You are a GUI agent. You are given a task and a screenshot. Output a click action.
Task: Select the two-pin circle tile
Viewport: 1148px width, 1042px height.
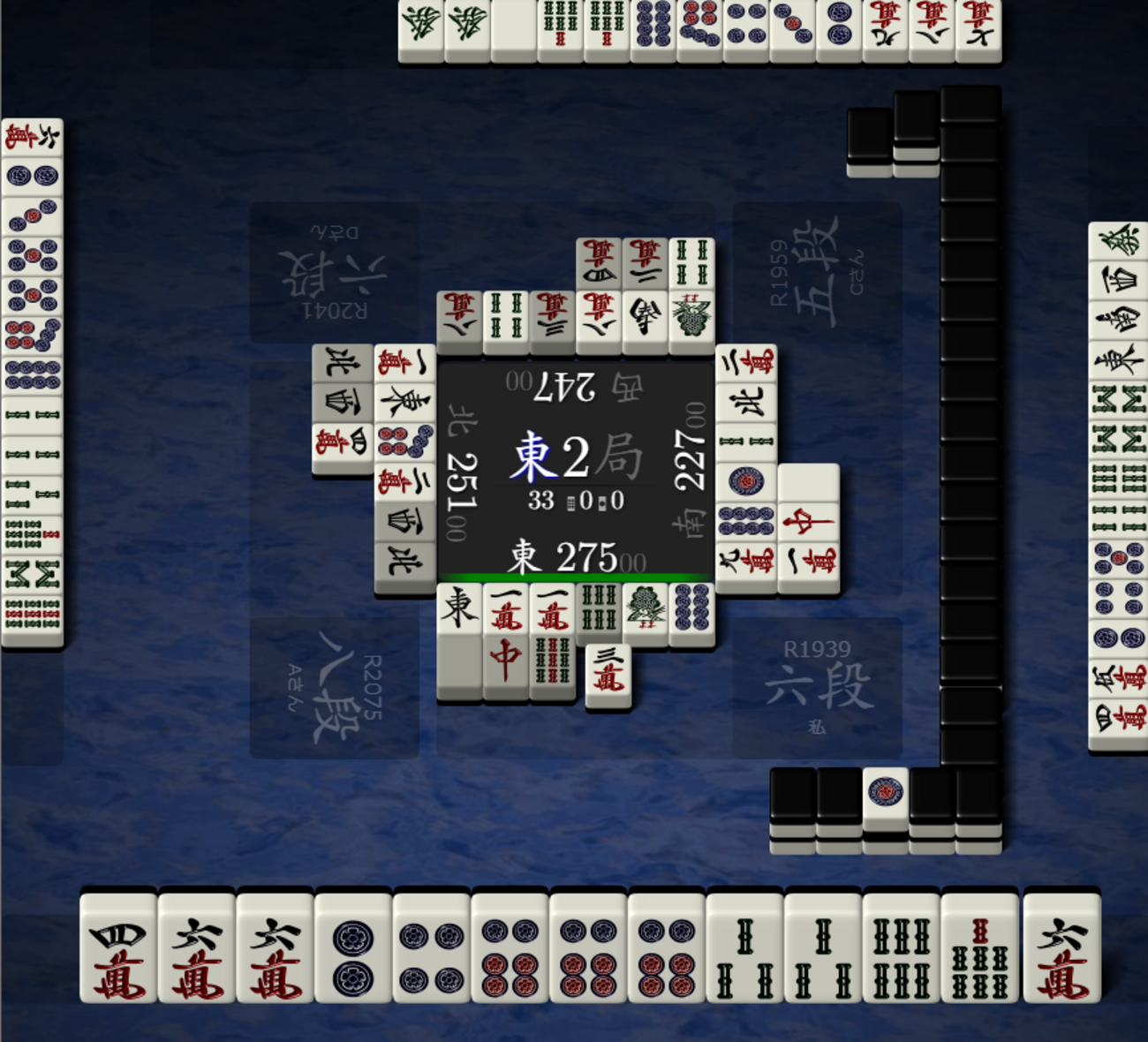pos(352,948)
